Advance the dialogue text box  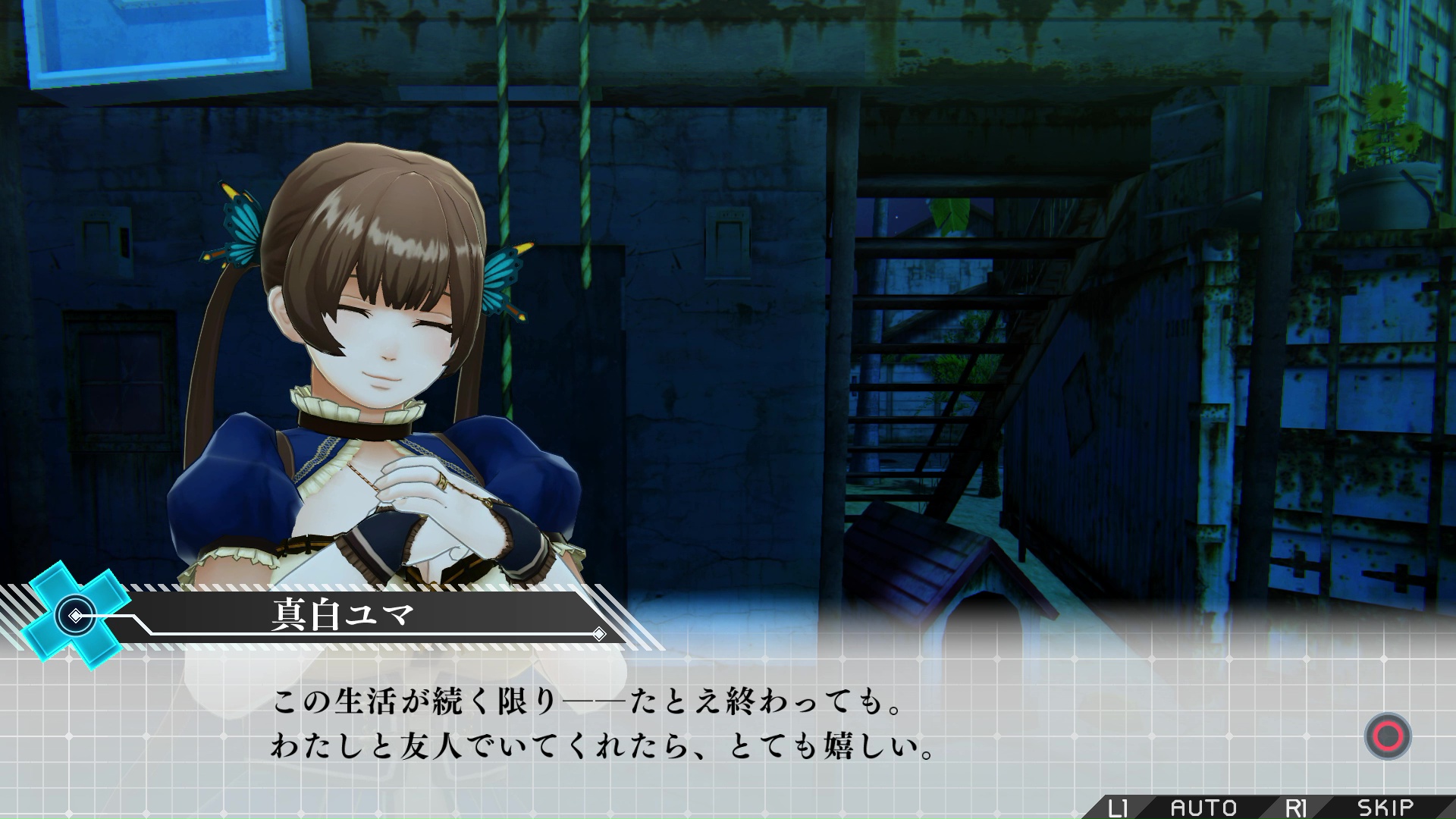coord(1387,736)
